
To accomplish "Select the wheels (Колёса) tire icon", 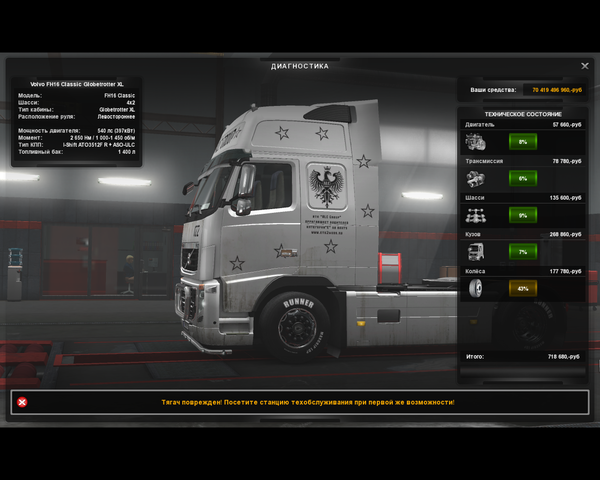I will tap(477, 288).
